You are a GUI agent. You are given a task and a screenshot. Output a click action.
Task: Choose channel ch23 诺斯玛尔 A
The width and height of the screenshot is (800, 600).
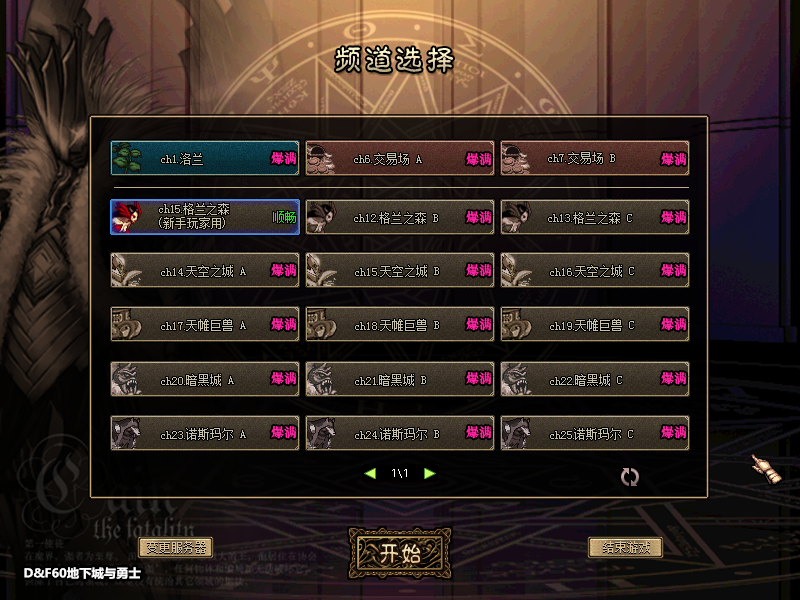pyautogui.click(x=204, y=434)
